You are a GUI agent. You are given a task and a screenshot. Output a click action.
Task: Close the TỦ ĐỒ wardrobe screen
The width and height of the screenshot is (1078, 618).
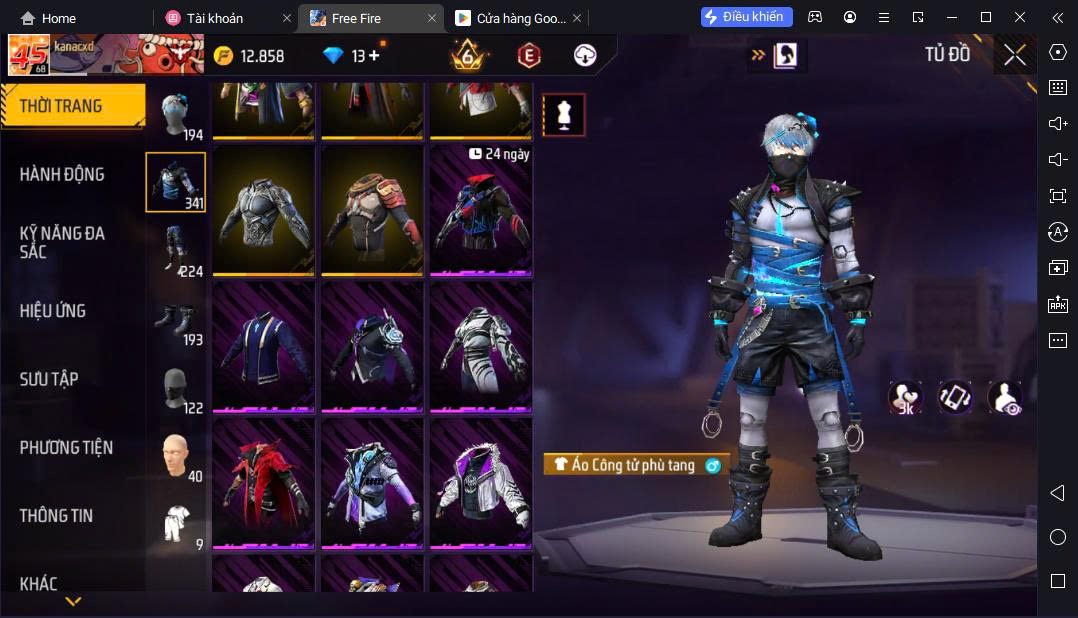1015,56
